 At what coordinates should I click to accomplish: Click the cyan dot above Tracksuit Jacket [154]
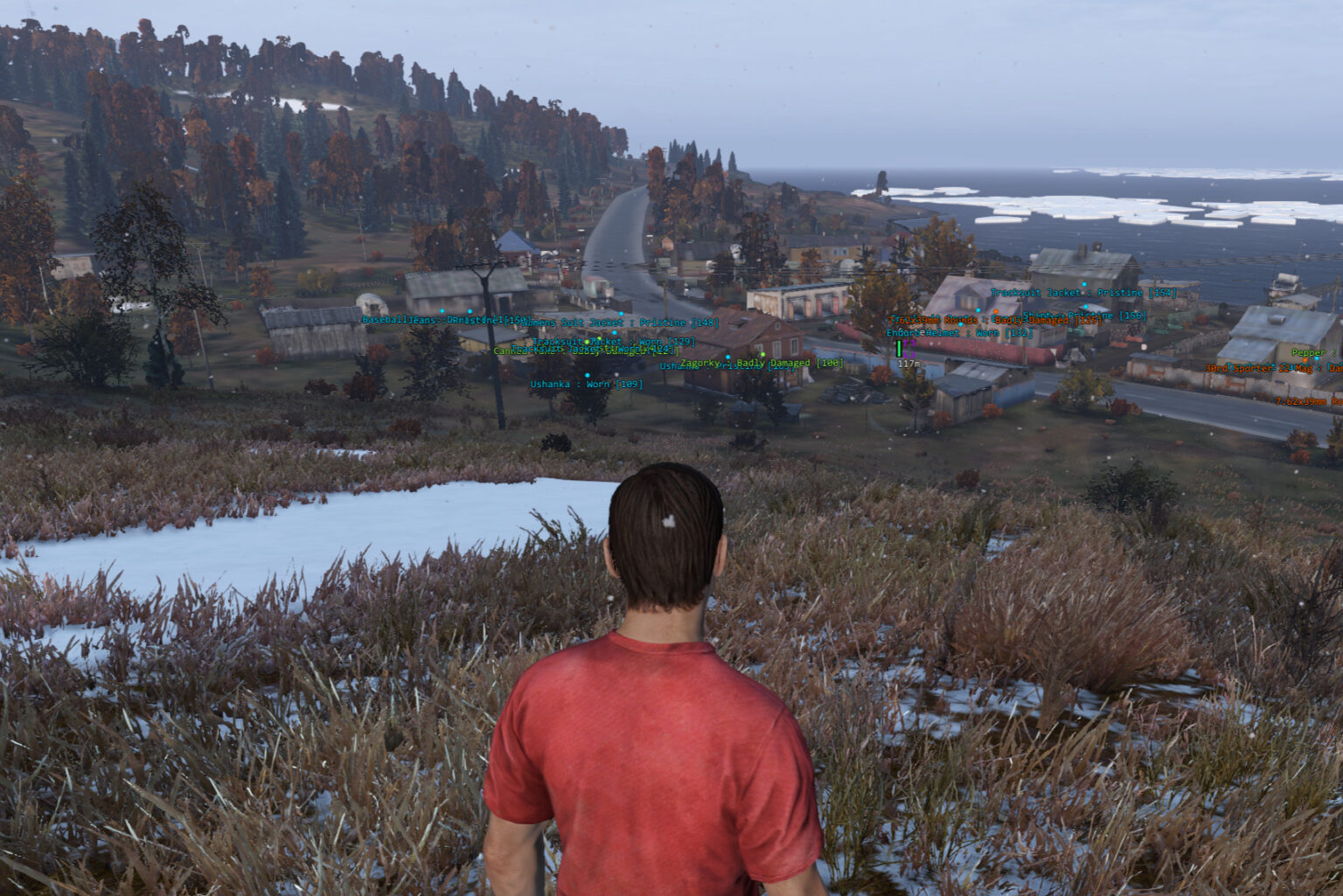pos(1084,284)
